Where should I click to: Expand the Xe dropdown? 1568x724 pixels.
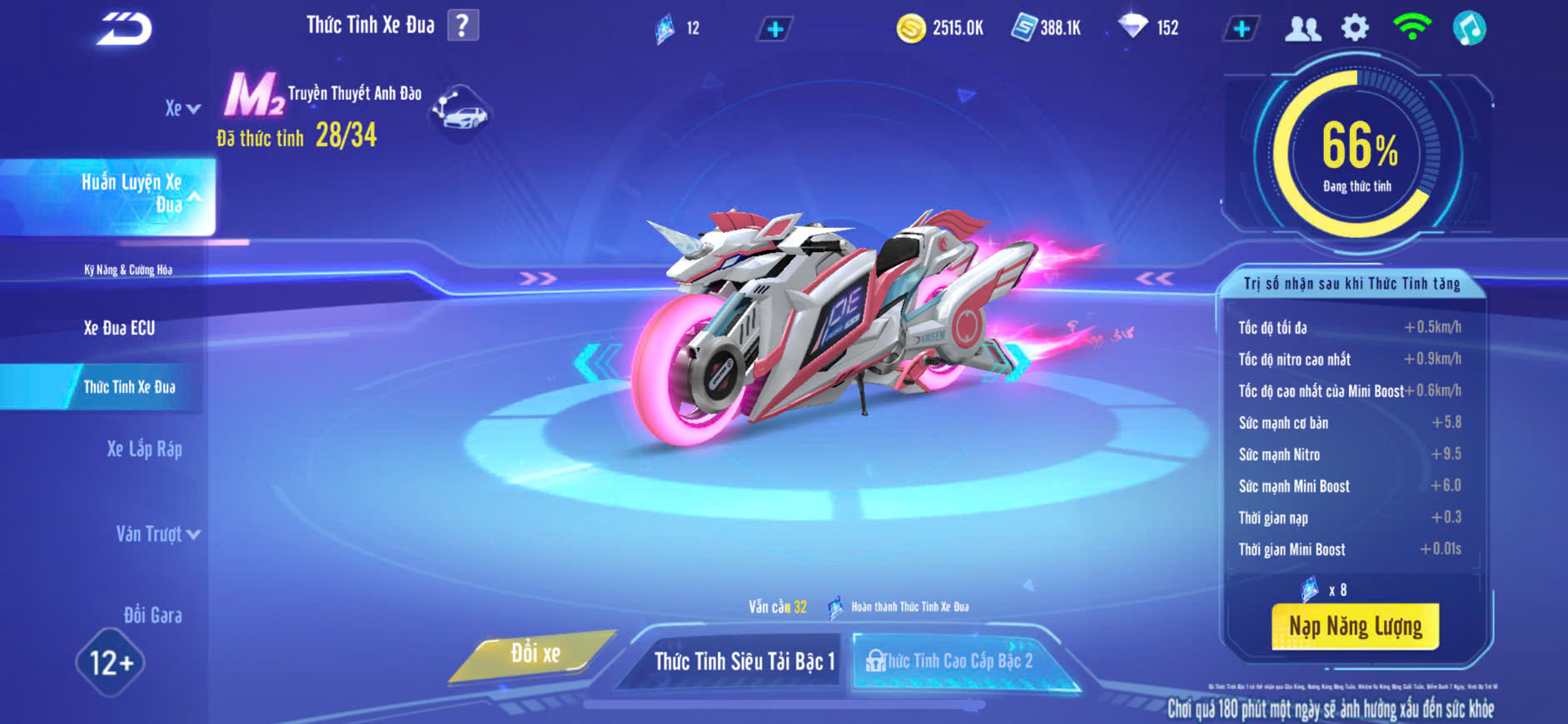point(182,108)
